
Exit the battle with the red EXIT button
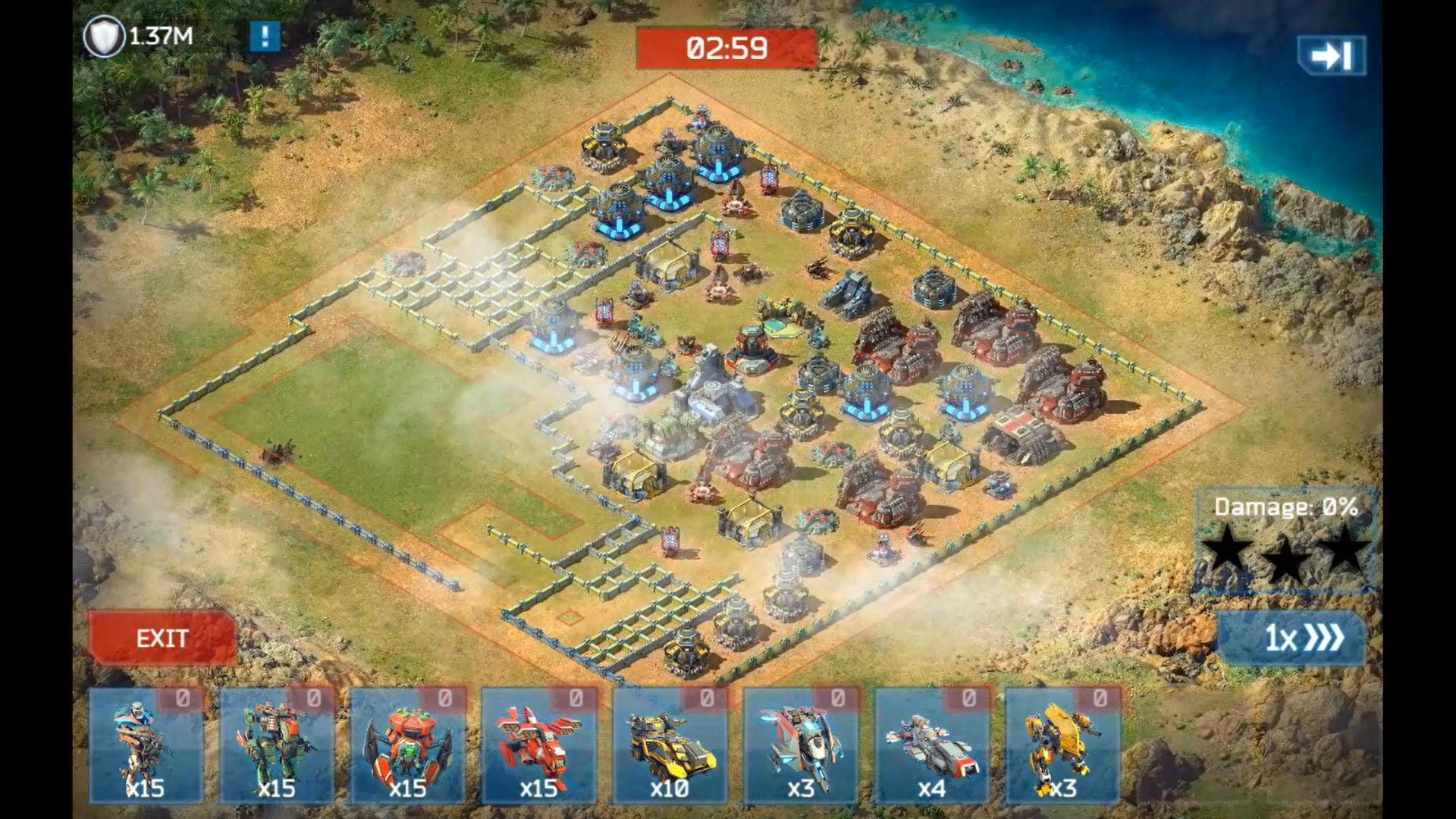(x=162, y=638)
